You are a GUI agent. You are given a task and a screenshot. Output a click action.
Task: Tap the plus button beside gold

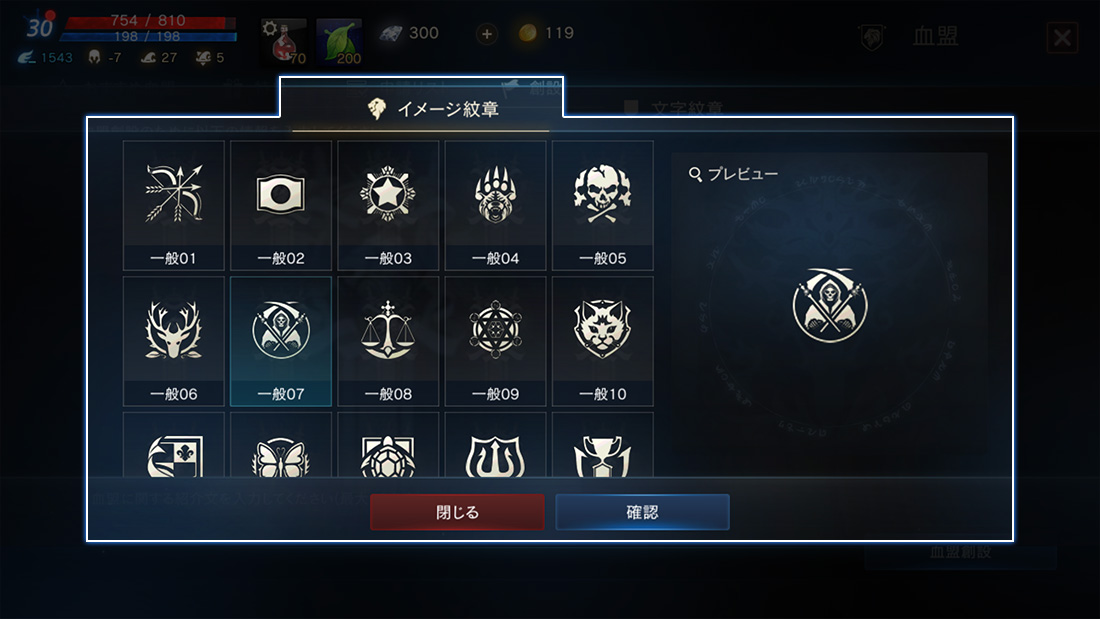[x=487, y=34]
